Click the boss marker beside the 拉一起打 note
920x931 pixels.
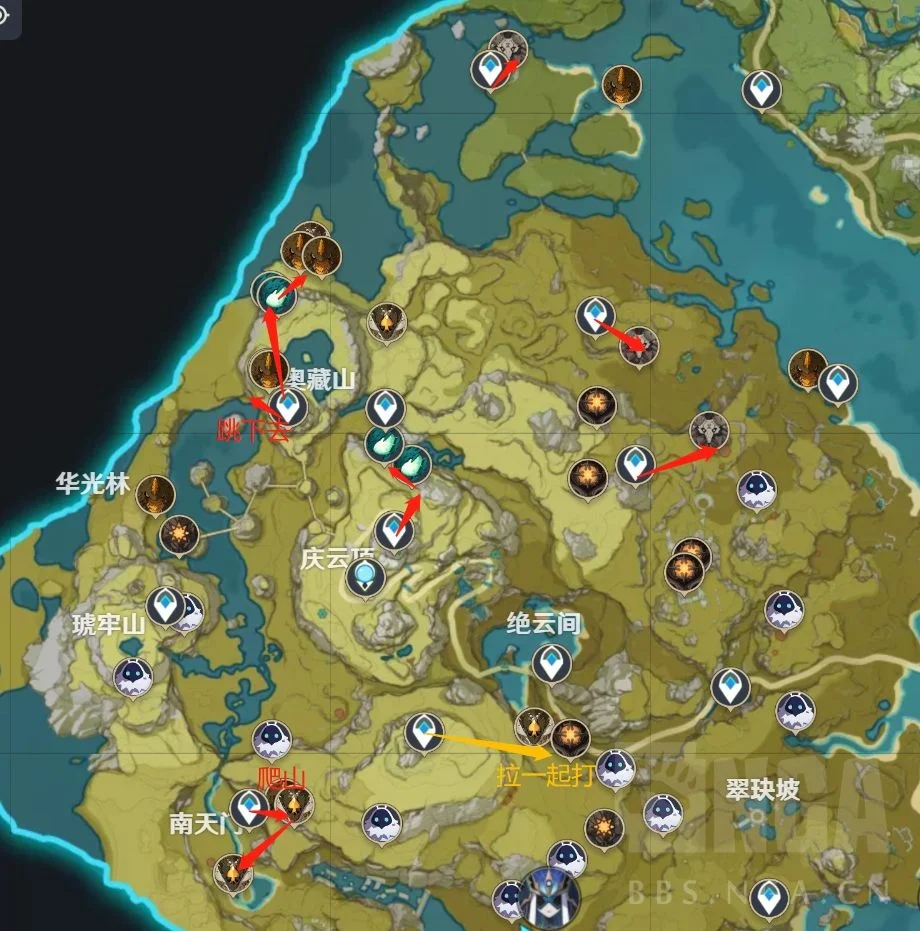tap(570, 738)
